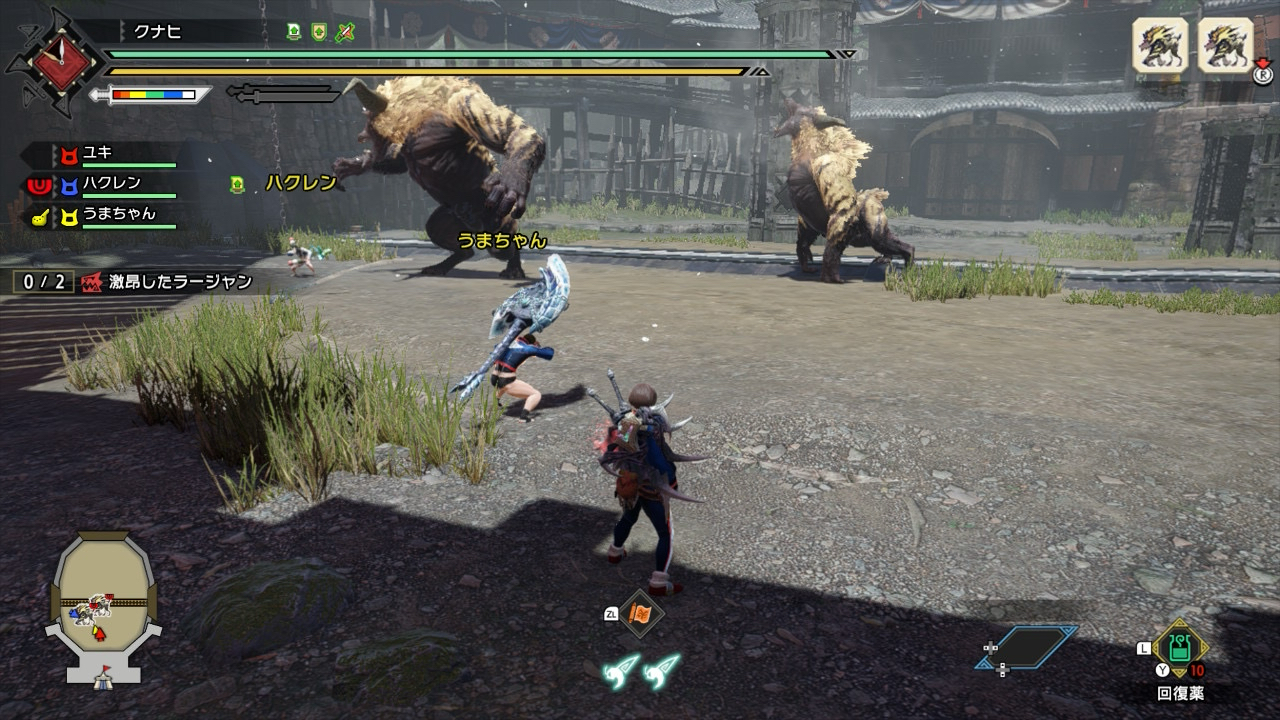Click the orange flag signal icon

coord(639,613)
